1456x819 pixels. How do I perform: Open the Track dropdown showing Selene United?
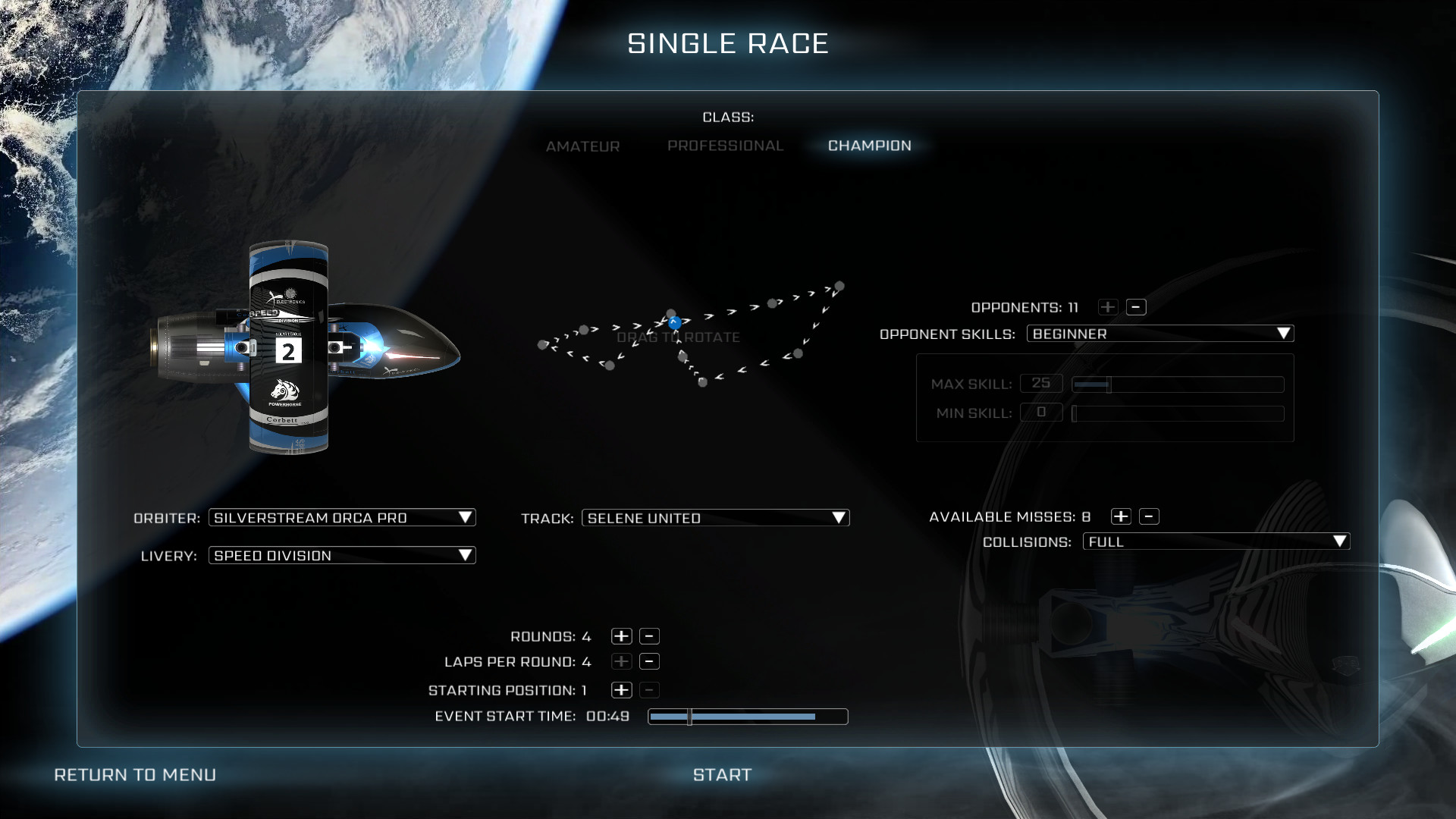(715, 518)
